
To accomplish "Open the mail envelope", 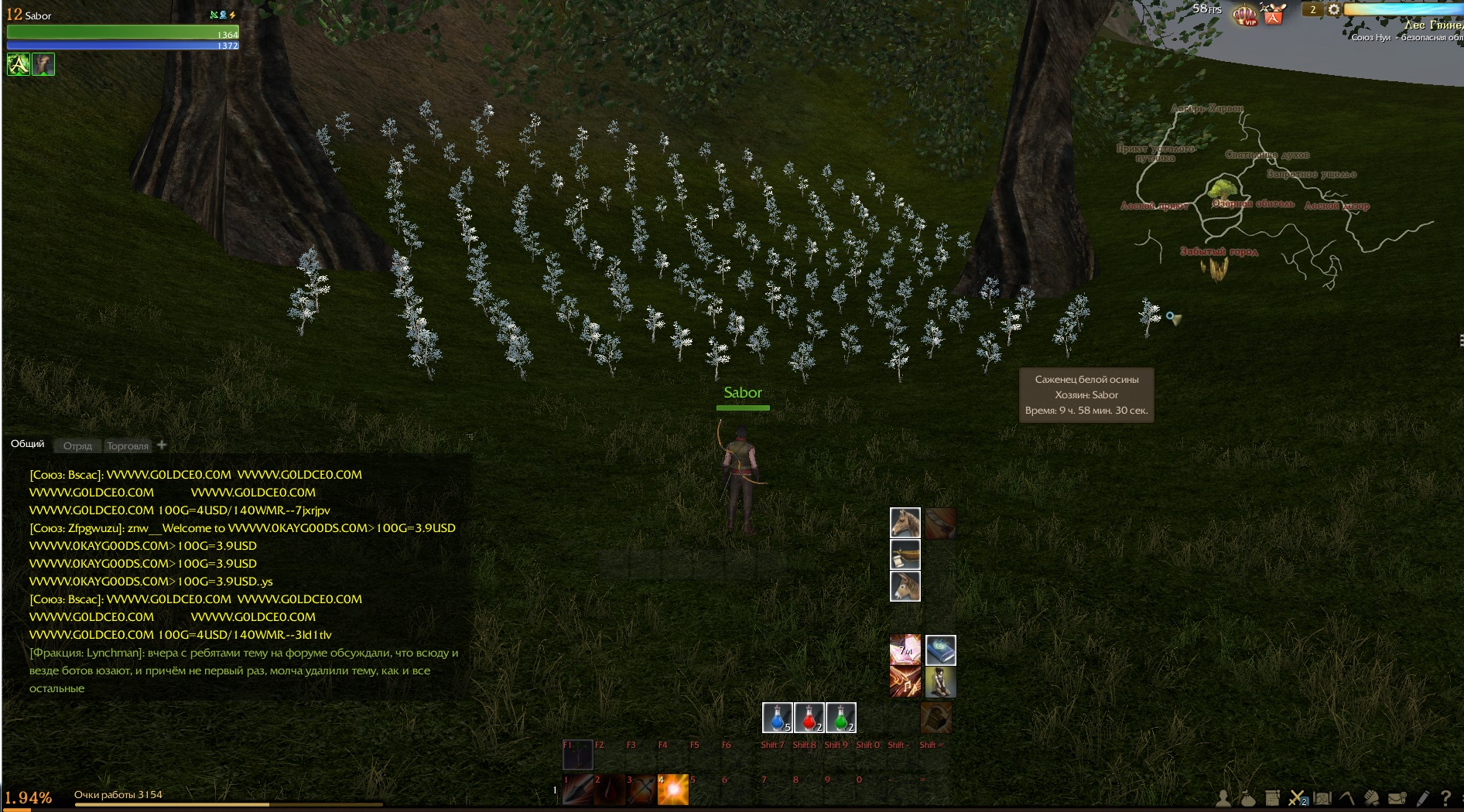I will click(1397, 798).
